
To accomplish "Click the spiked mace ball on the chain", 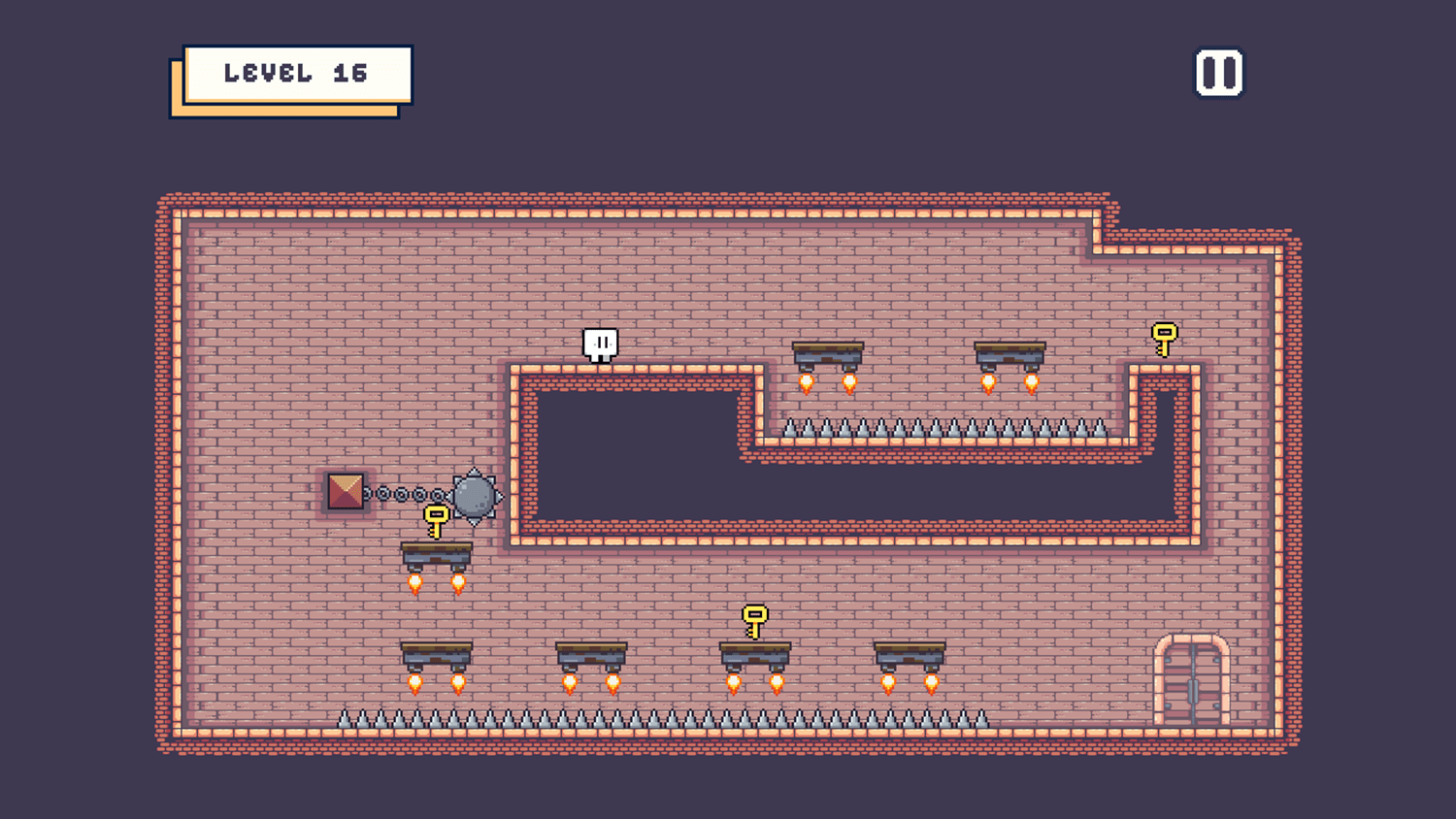I will [x=473, y=496].
